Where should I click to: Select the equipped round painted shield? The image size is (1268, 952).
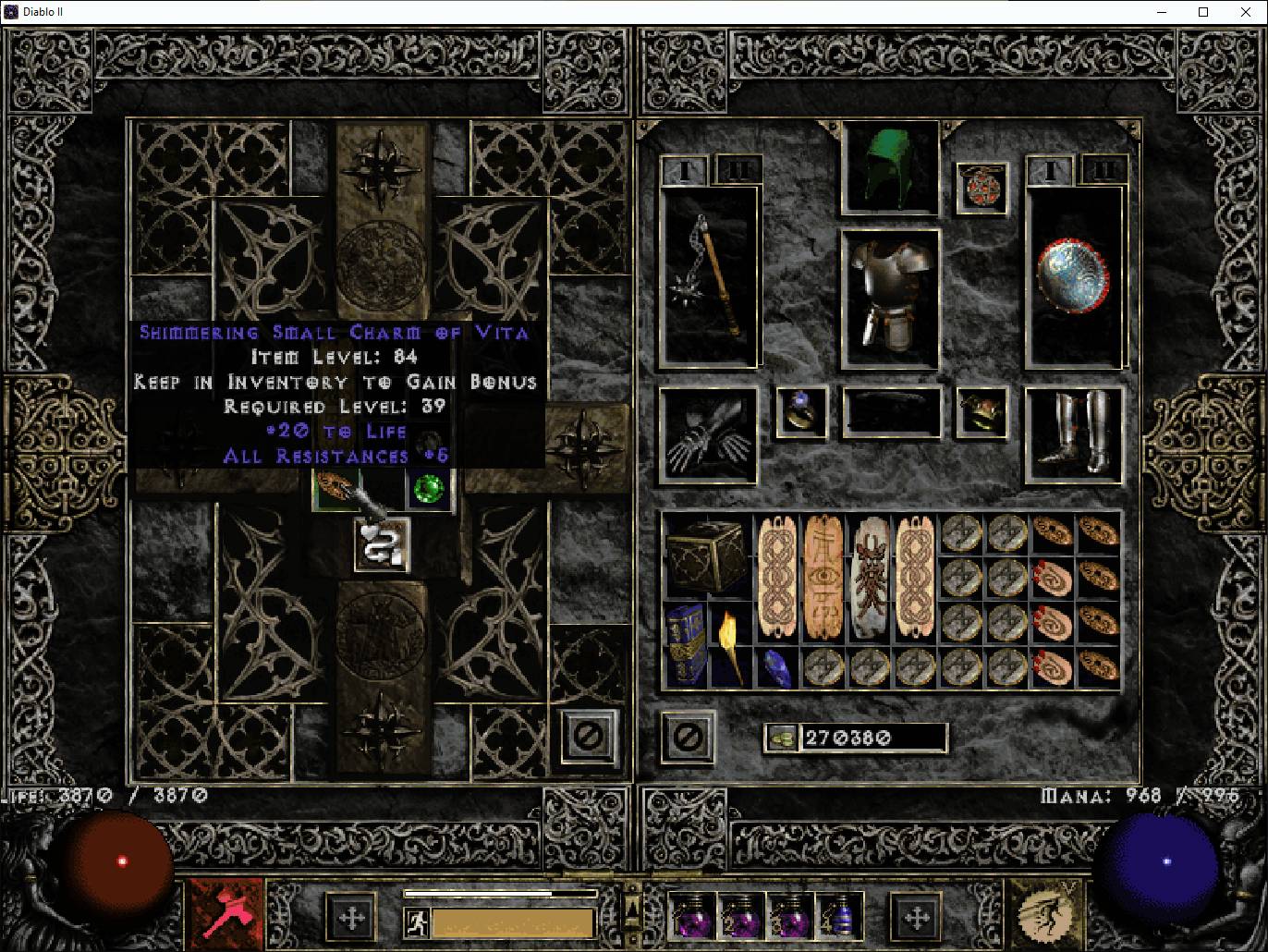pyautogui.click(x=1076, y=273)
